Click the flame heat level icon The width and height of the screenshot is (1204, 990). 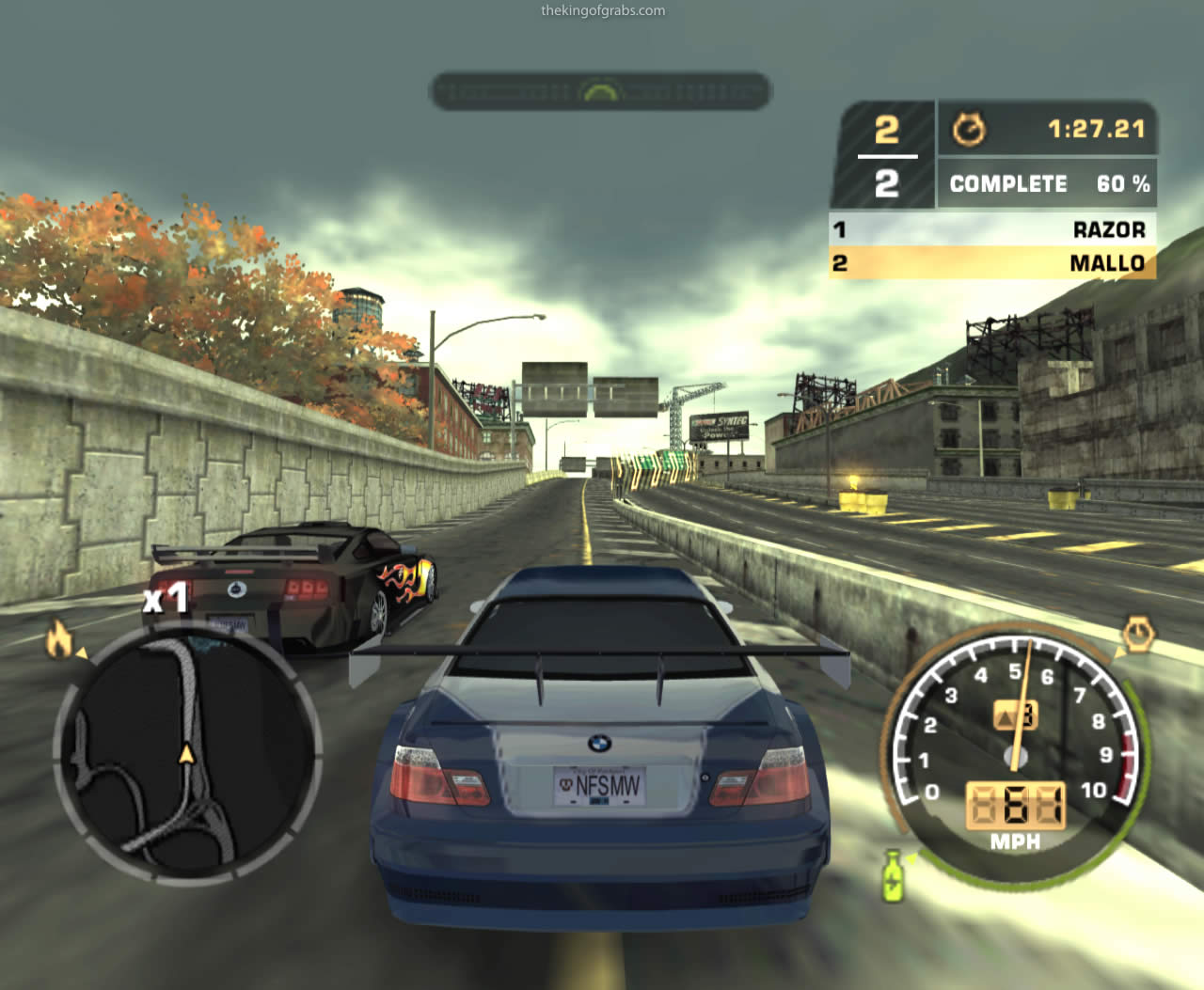[x=60, y=639]
